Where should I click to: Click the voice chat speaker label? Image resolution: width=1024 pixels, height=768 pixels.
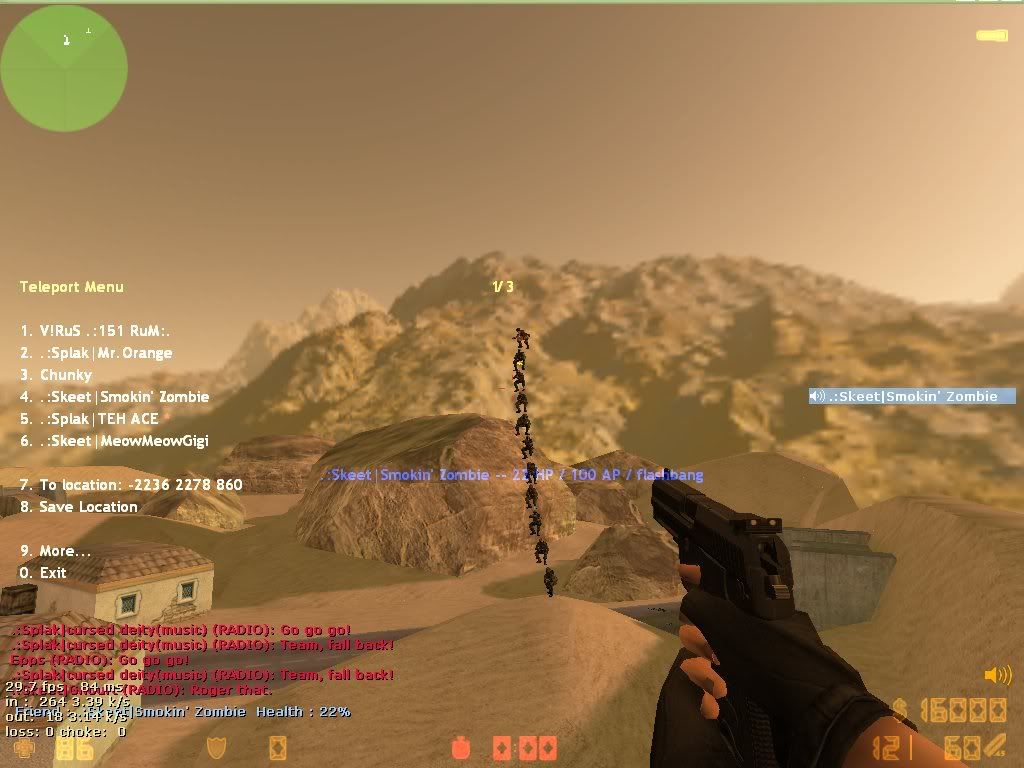tap(911, 397)
